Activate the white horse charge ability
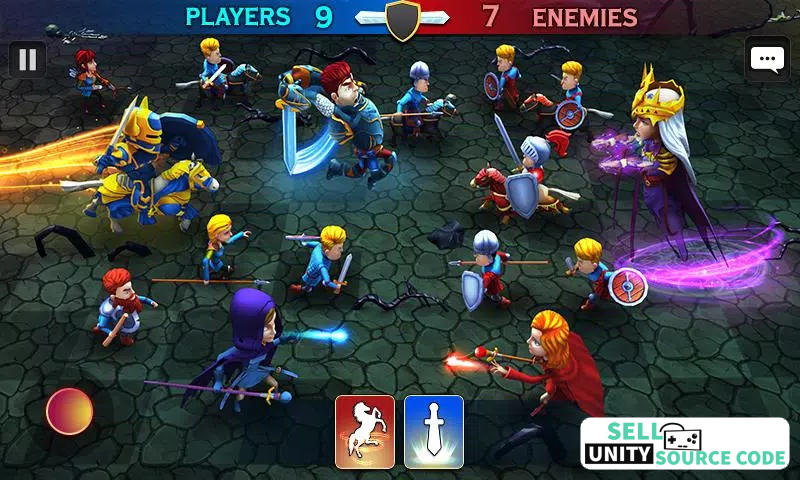800x480 pixels. (x=364, y=432)
